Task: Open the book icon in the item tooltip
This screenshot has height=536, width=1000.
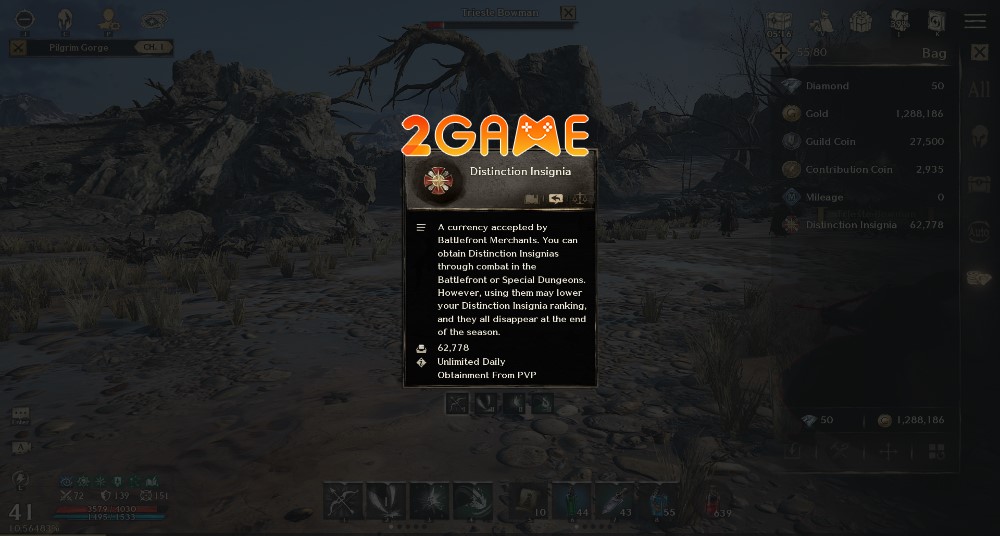Action: 533,198
